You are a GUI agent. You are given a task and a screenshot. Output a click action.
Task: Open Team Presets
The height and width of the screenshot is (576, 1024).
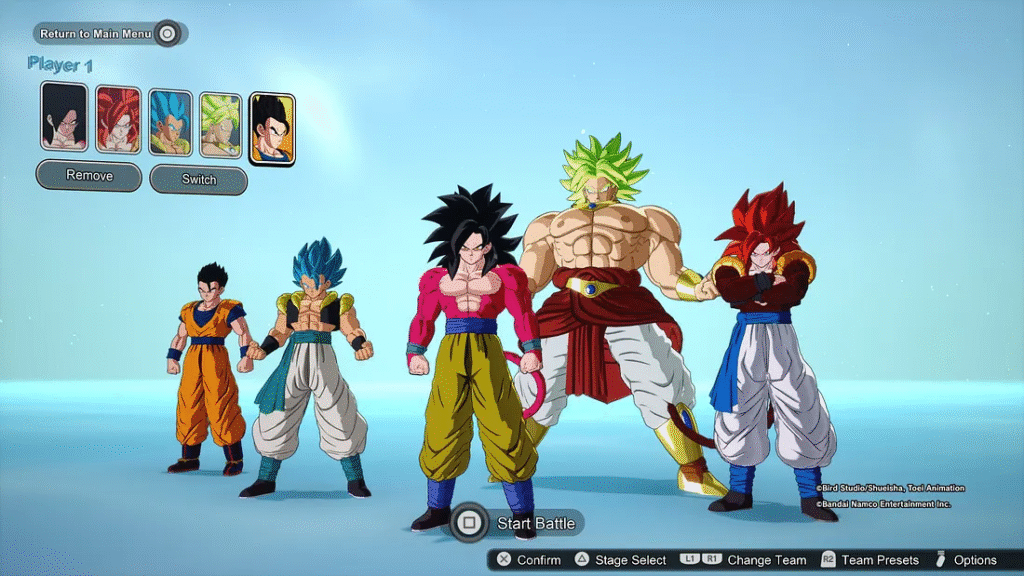(868, 560)
